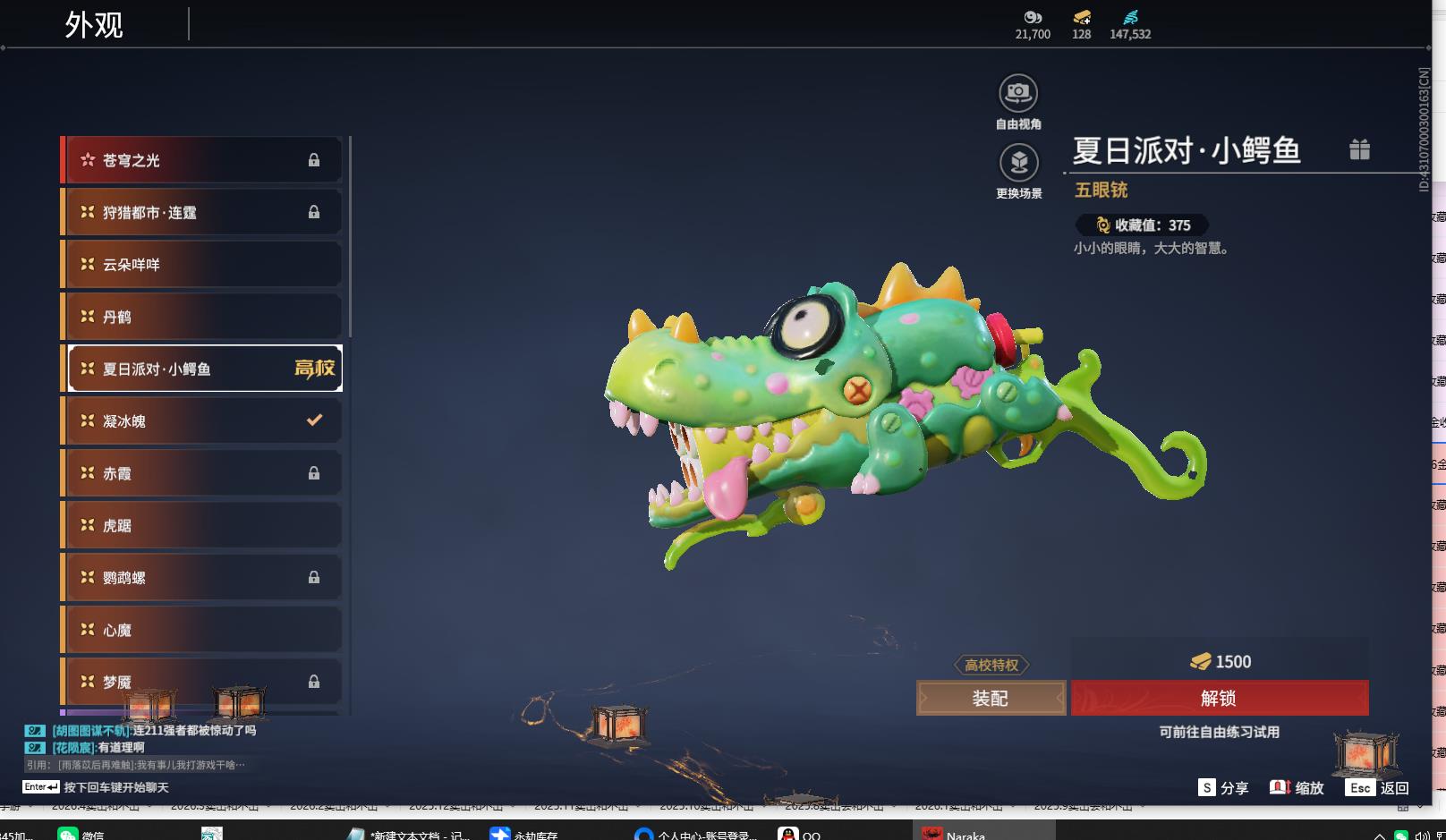
Task: Toggle the 缩放 zoom control
Action: (x=1297, y=787)
